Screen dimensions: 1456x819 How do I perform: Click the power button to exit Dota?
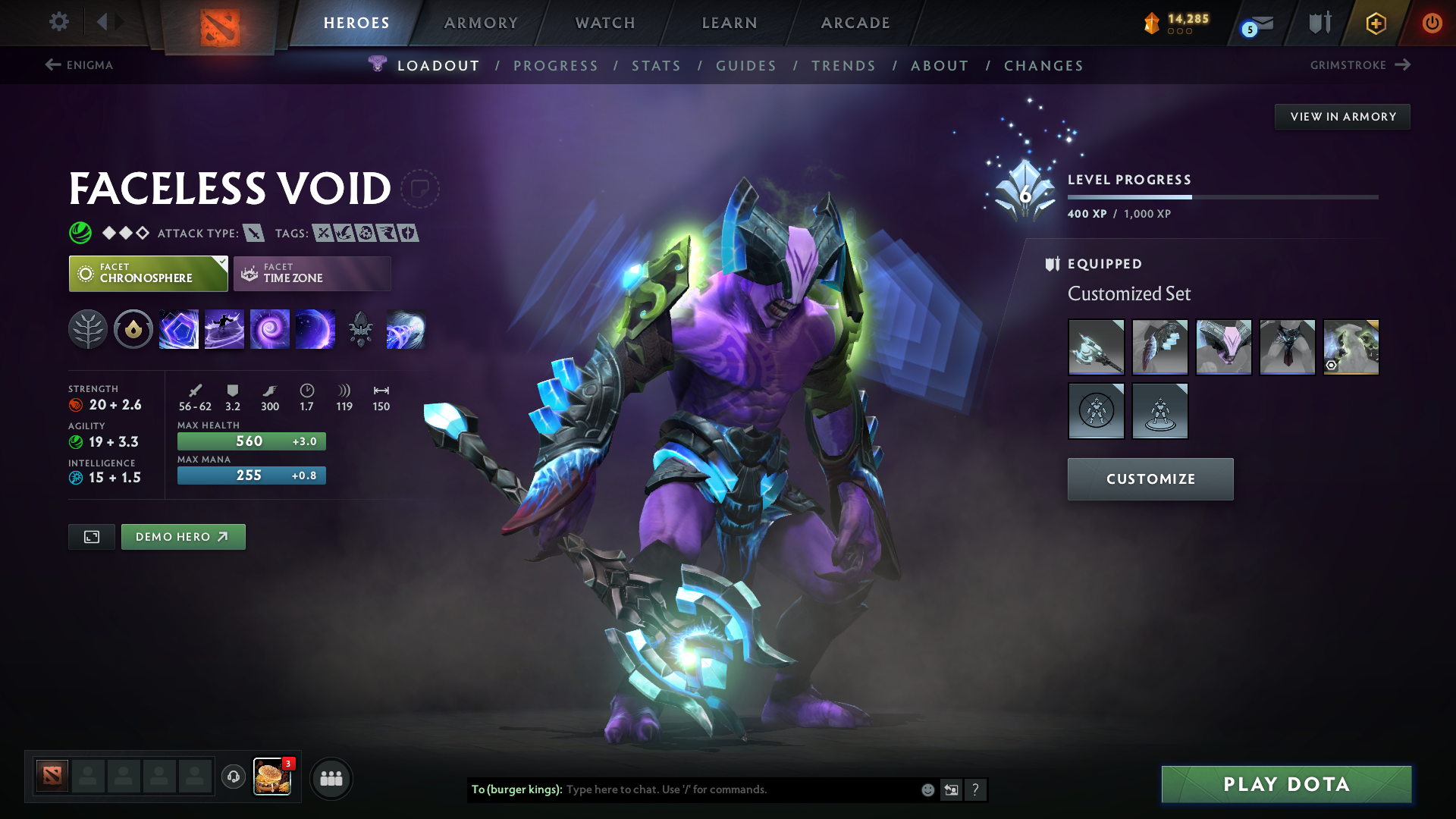coord(1432,23)
